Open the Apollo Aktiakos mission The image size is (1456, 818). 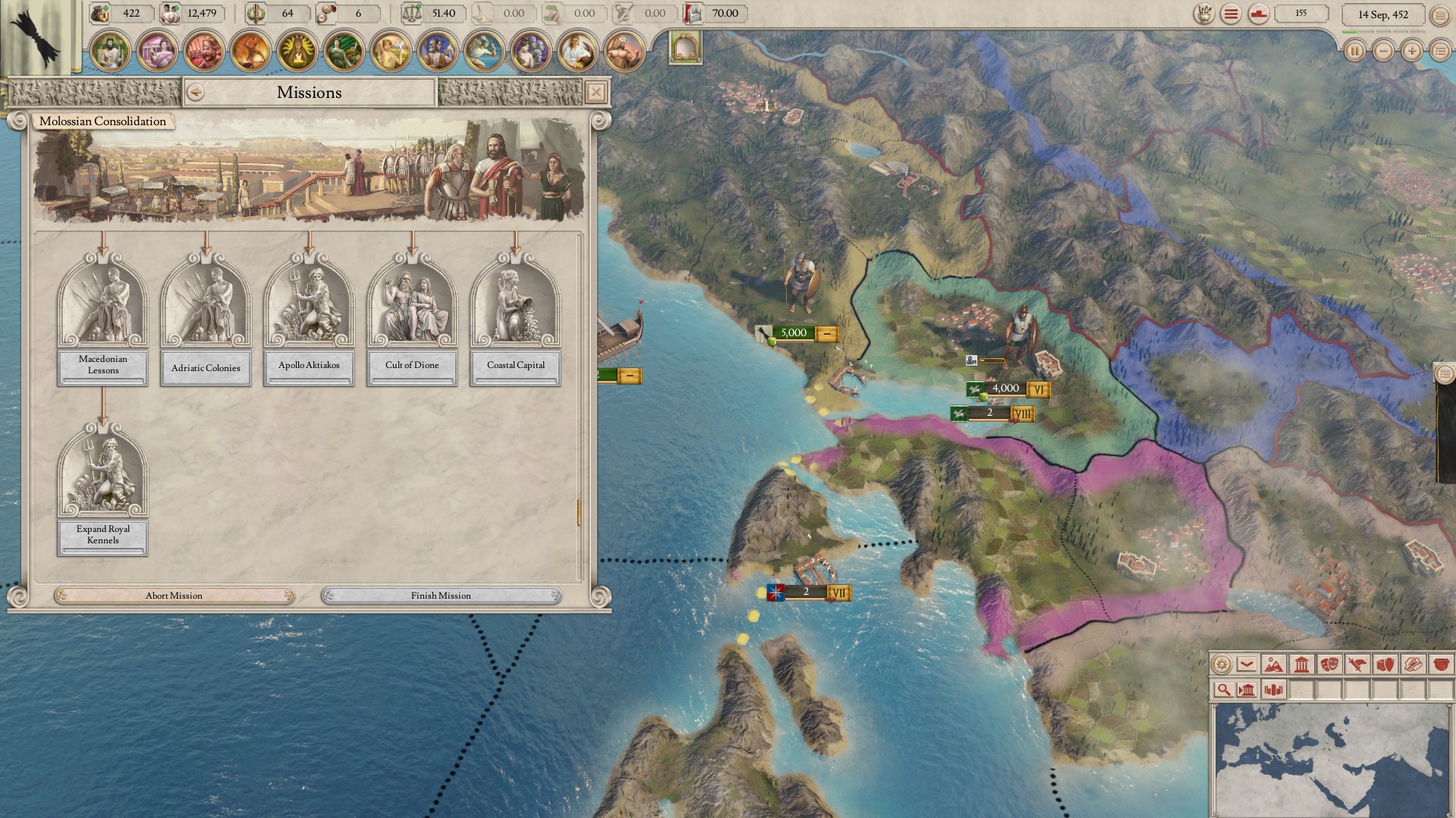(309, 319)
